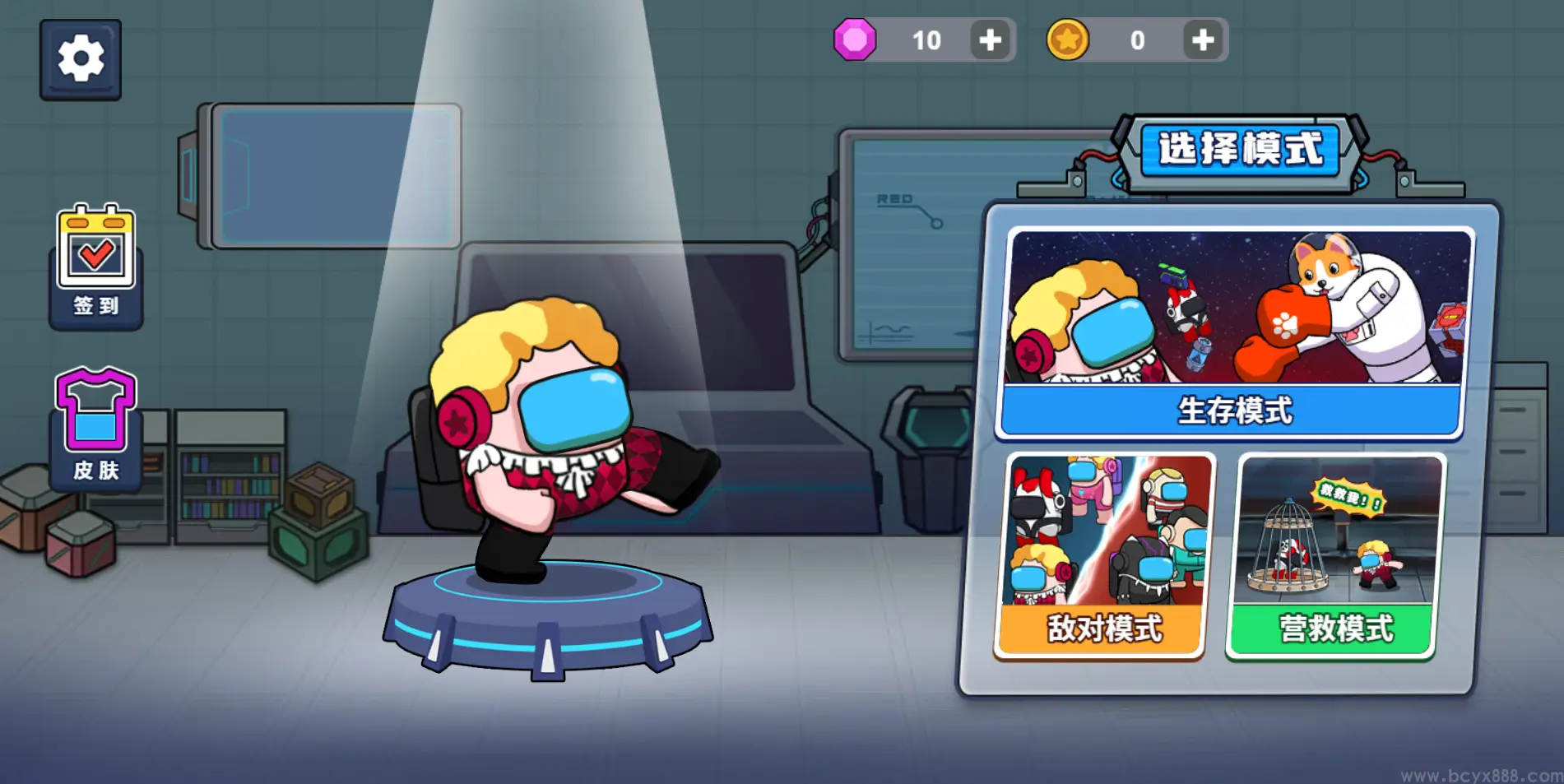Select Survival Mode (生存模式)
Screen dimensions: 1564x784
(x=1234, y=333)
